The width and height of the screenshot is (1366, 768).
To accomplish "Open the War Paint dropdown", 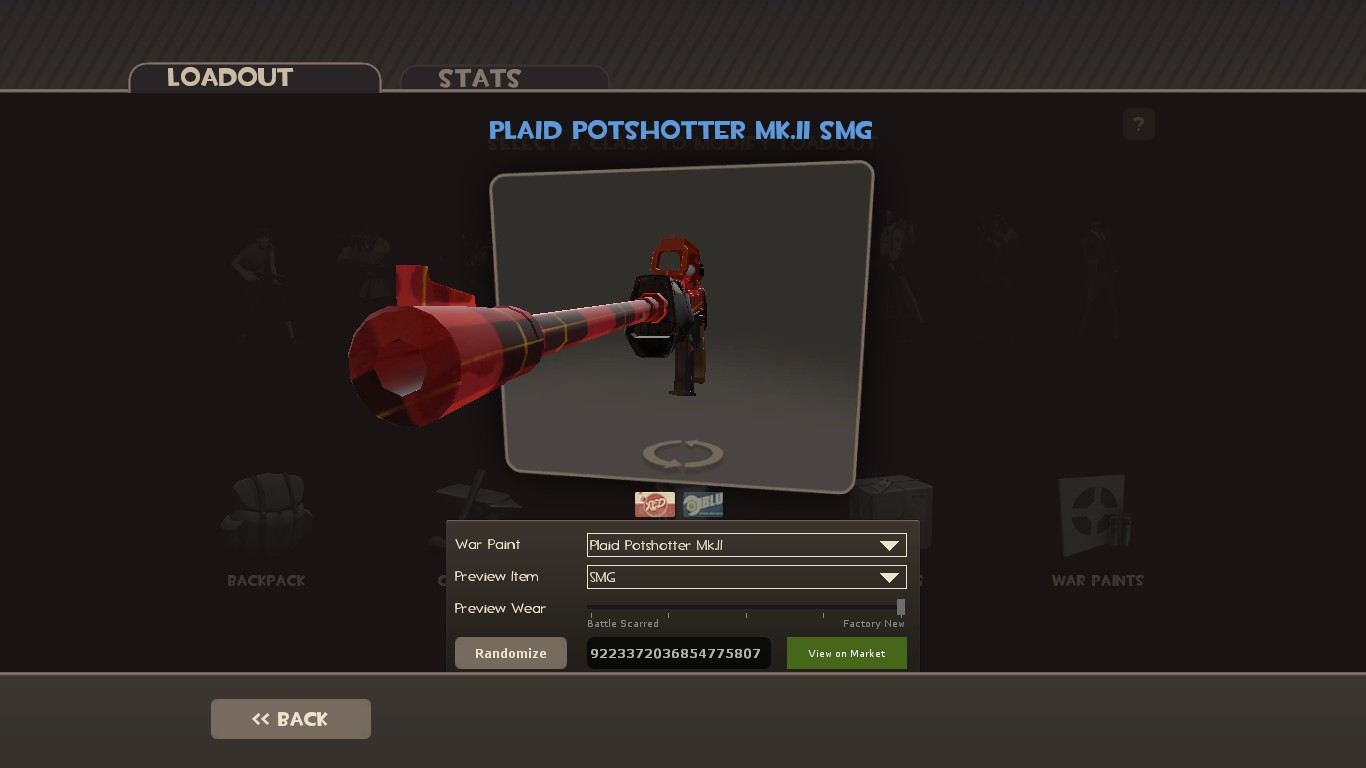I will [x=746, y=545].
